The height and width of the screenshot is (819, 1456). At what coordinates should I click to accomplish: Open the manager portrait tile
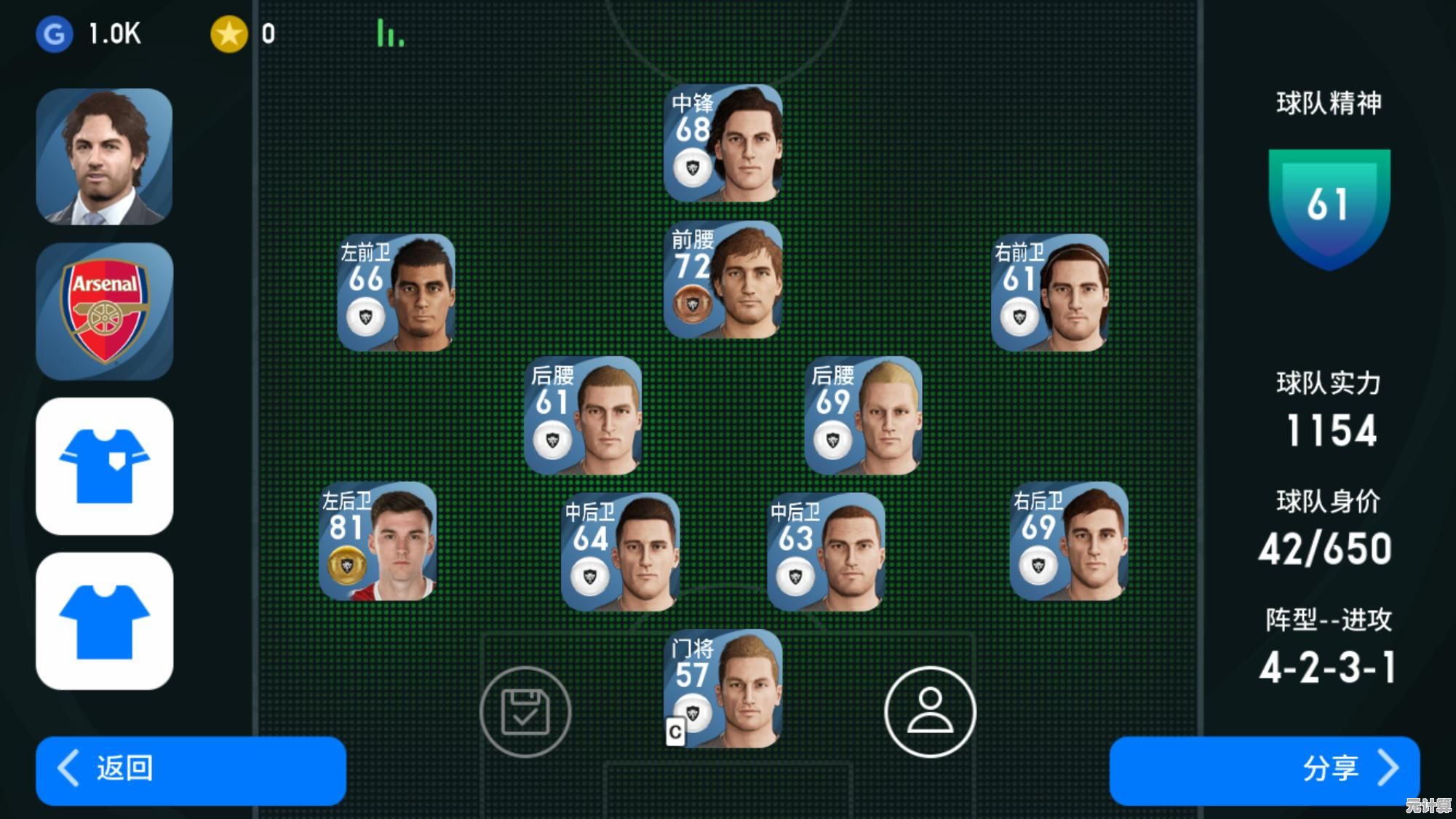coord(104,157)
